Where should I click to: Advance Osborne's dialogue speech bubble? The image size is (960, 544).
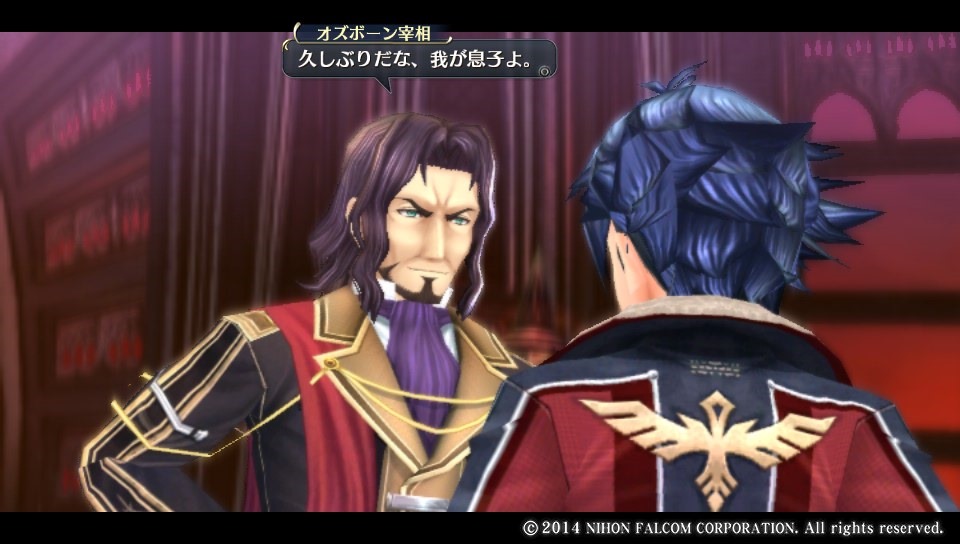point(543,70)
